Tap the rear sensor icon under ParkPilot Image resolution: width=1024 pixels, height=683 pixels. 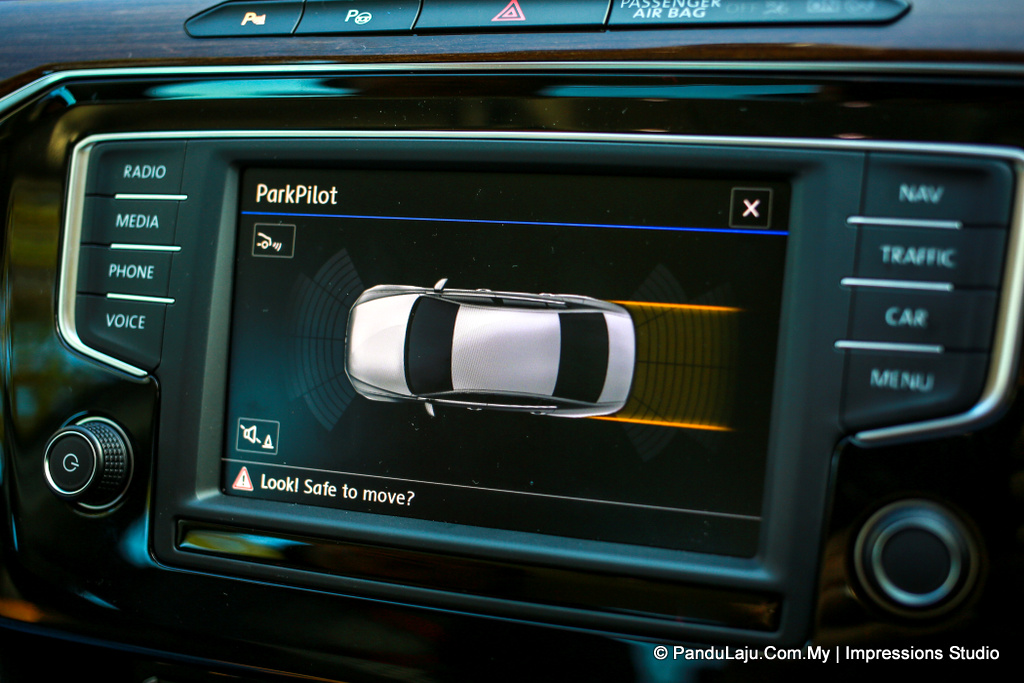click(273, 240)
